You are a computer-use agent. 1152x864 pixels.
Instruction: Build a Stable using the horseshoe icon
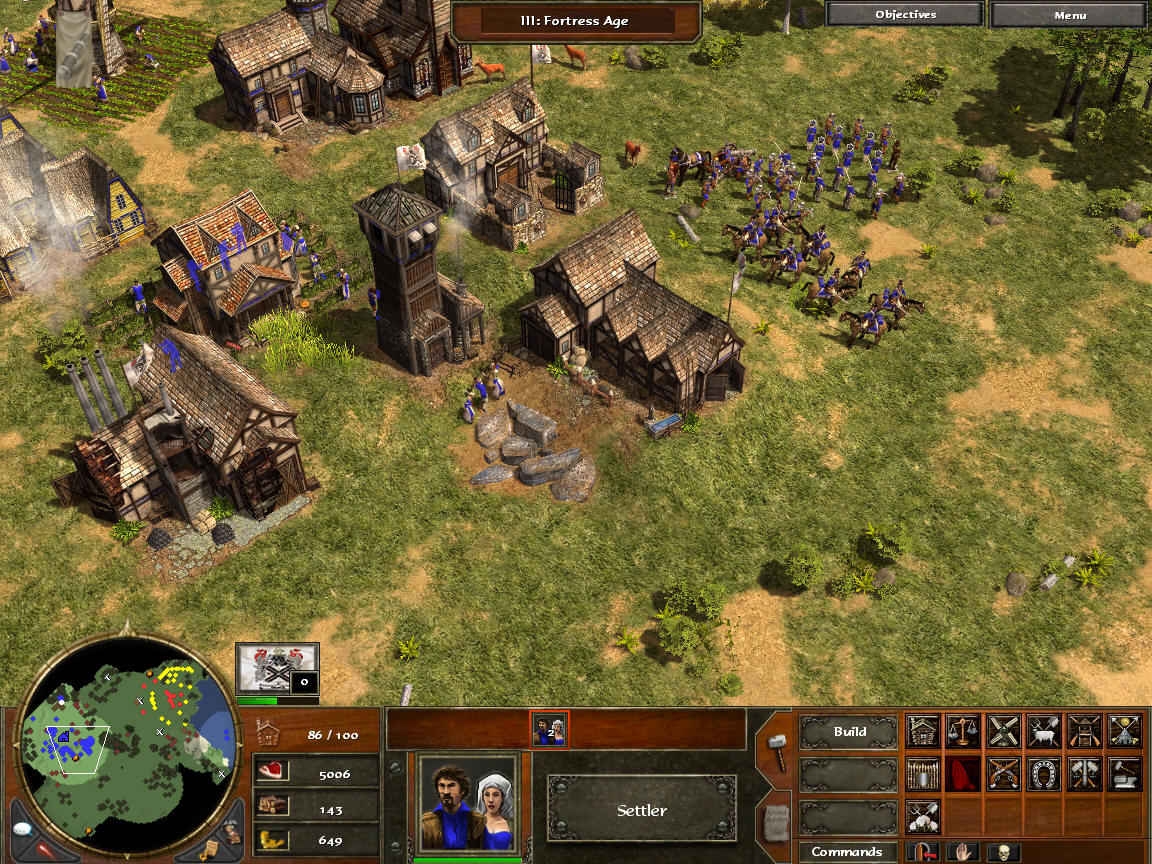click(1043, 773)
